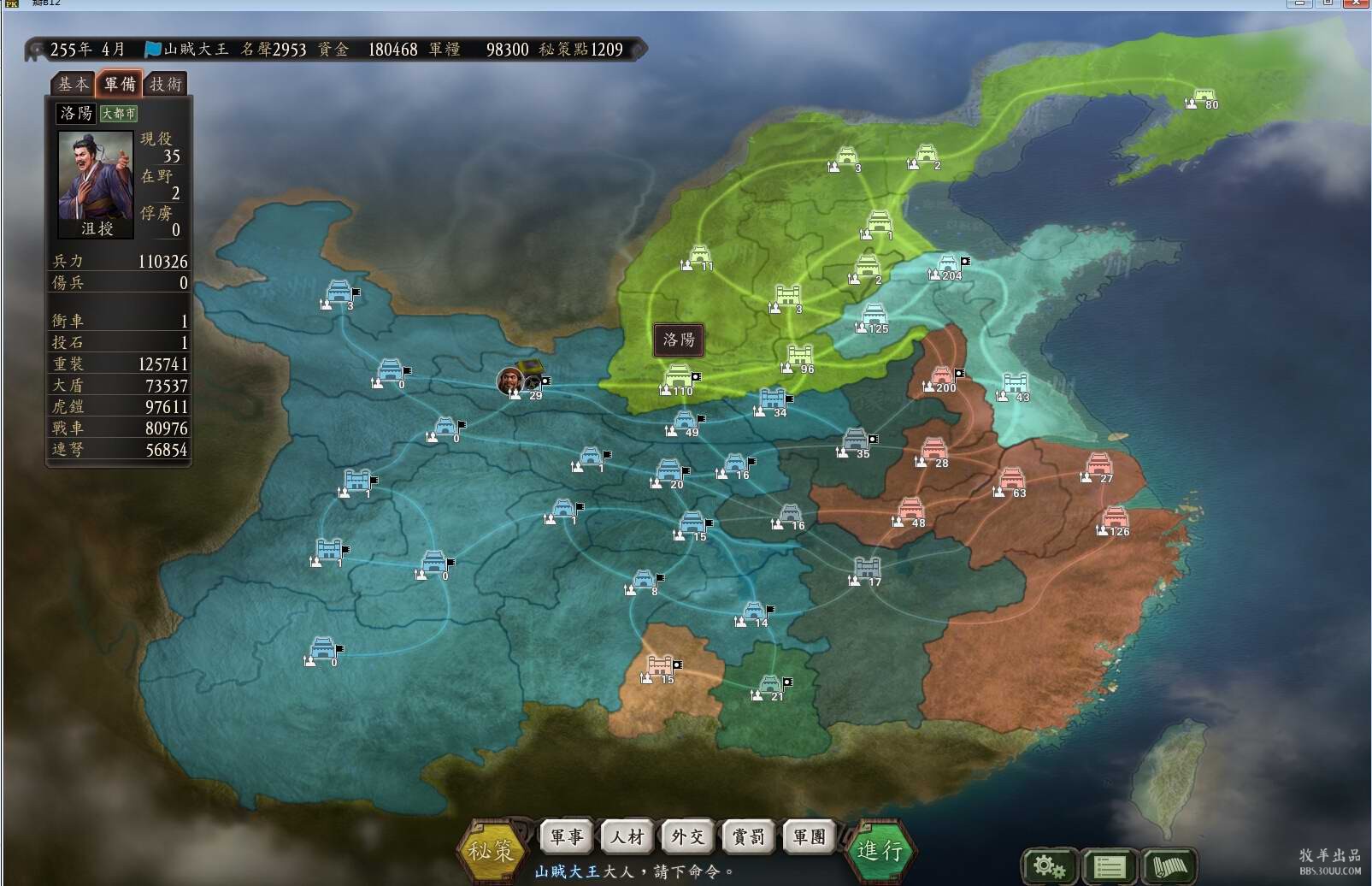Open the 外交 diplomacy menu

[687, 836]
